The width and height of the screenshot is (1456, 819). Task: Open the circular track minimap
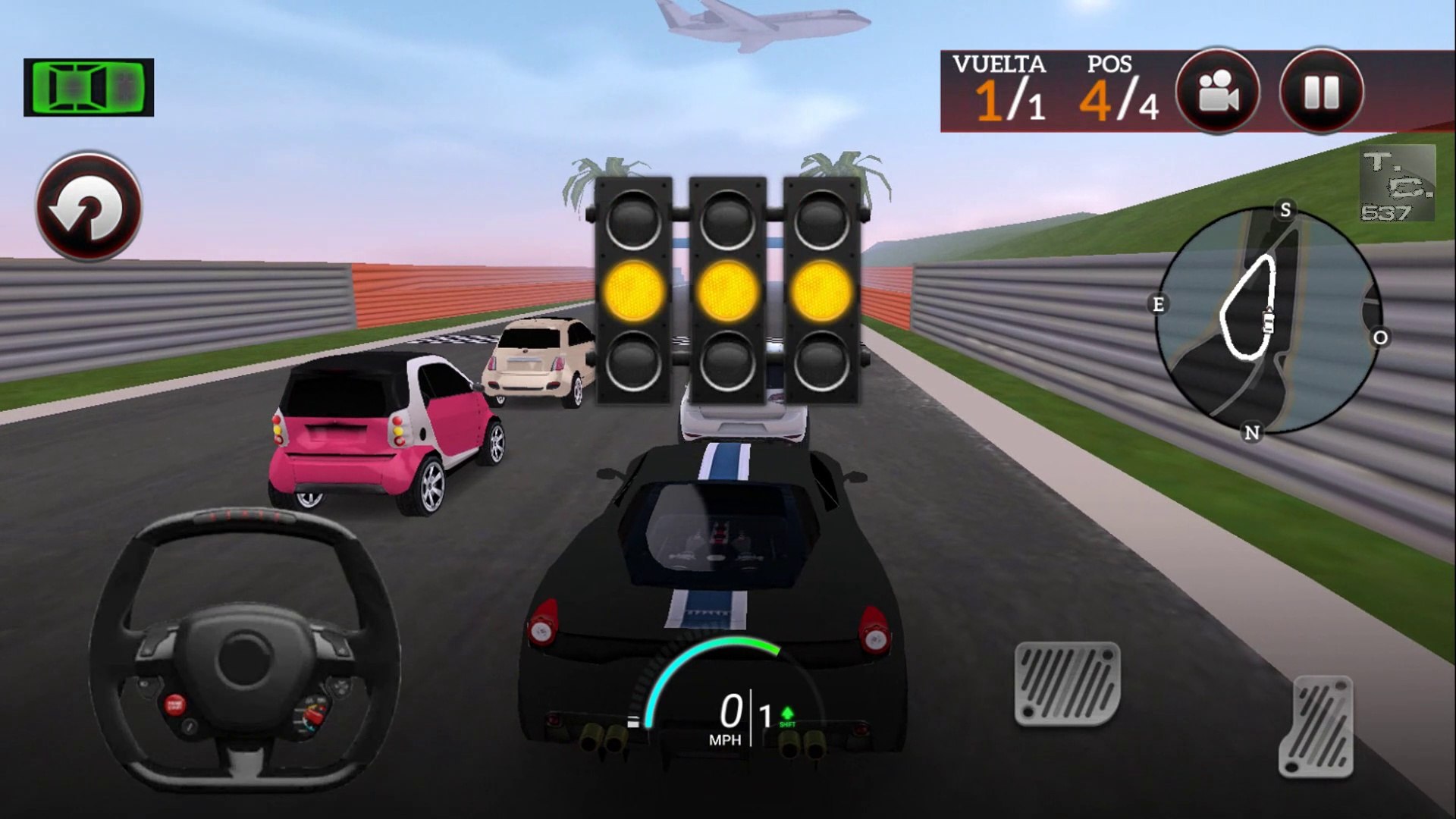pos(1268,320)
